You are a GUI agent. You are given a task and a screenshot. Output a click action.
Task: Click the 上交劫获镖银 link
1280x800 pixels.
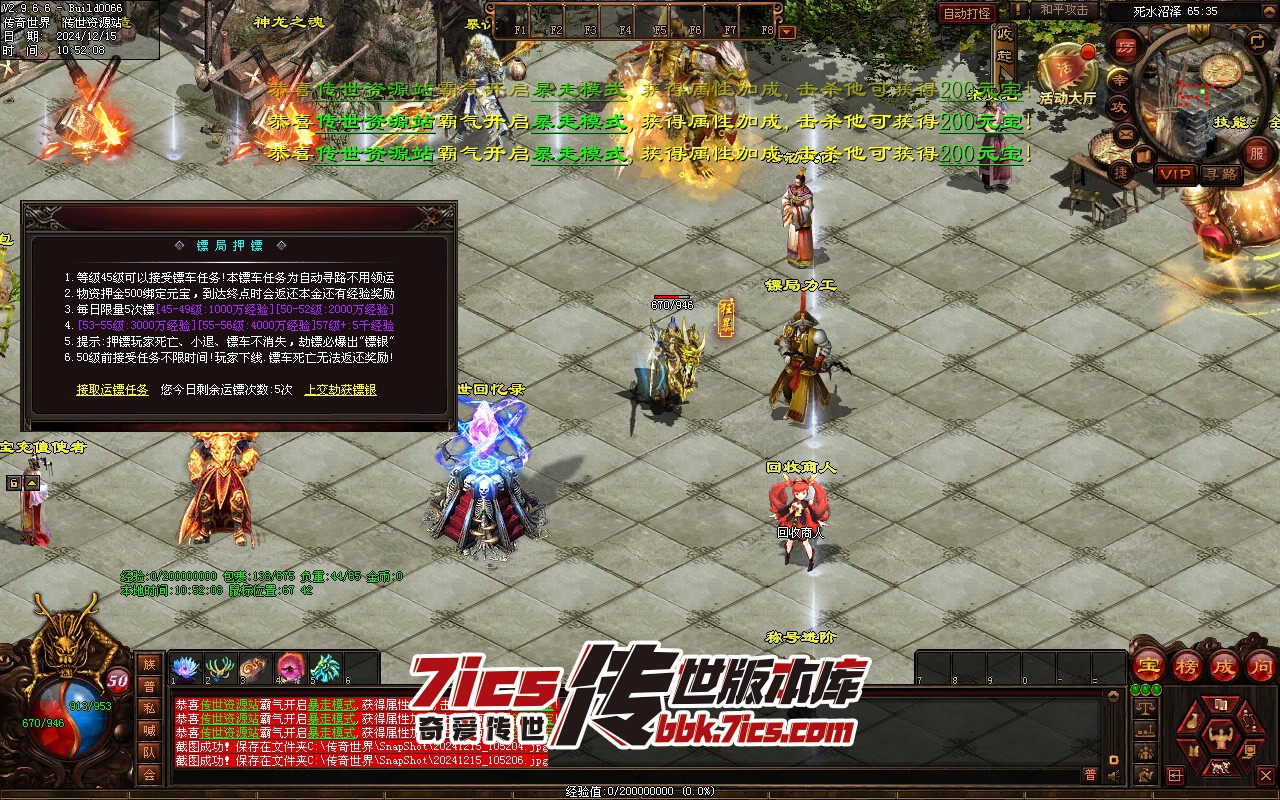pyautogui.click(x=340, y=390)
